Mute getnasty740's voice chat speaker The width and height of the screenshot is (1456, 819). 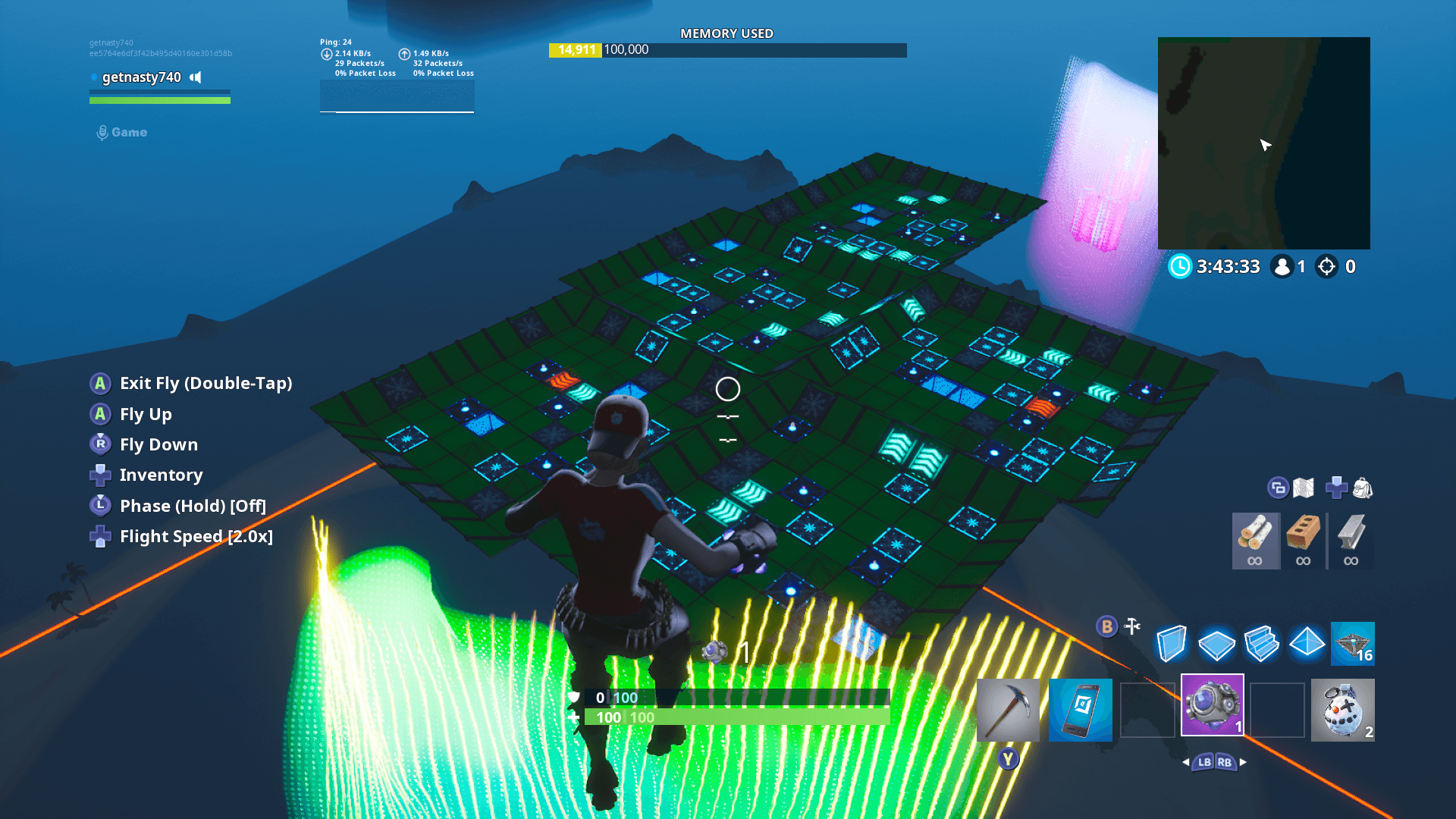tap(196, 77)
